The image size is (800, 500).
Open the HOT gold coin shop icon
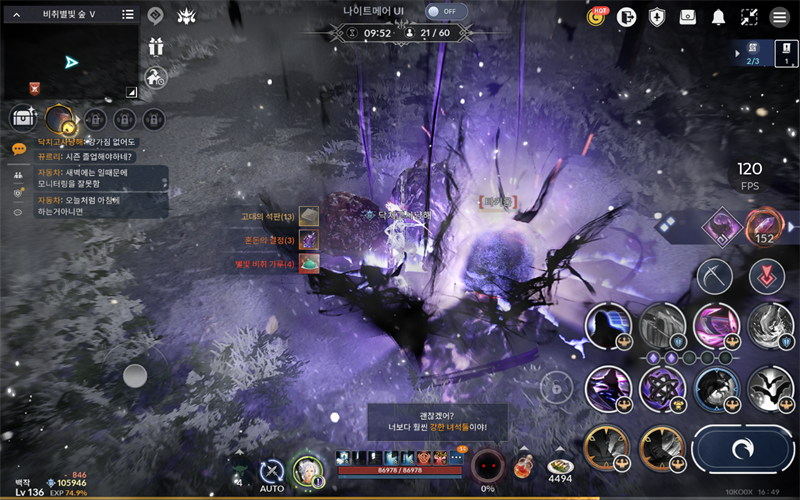click(597, 16)
